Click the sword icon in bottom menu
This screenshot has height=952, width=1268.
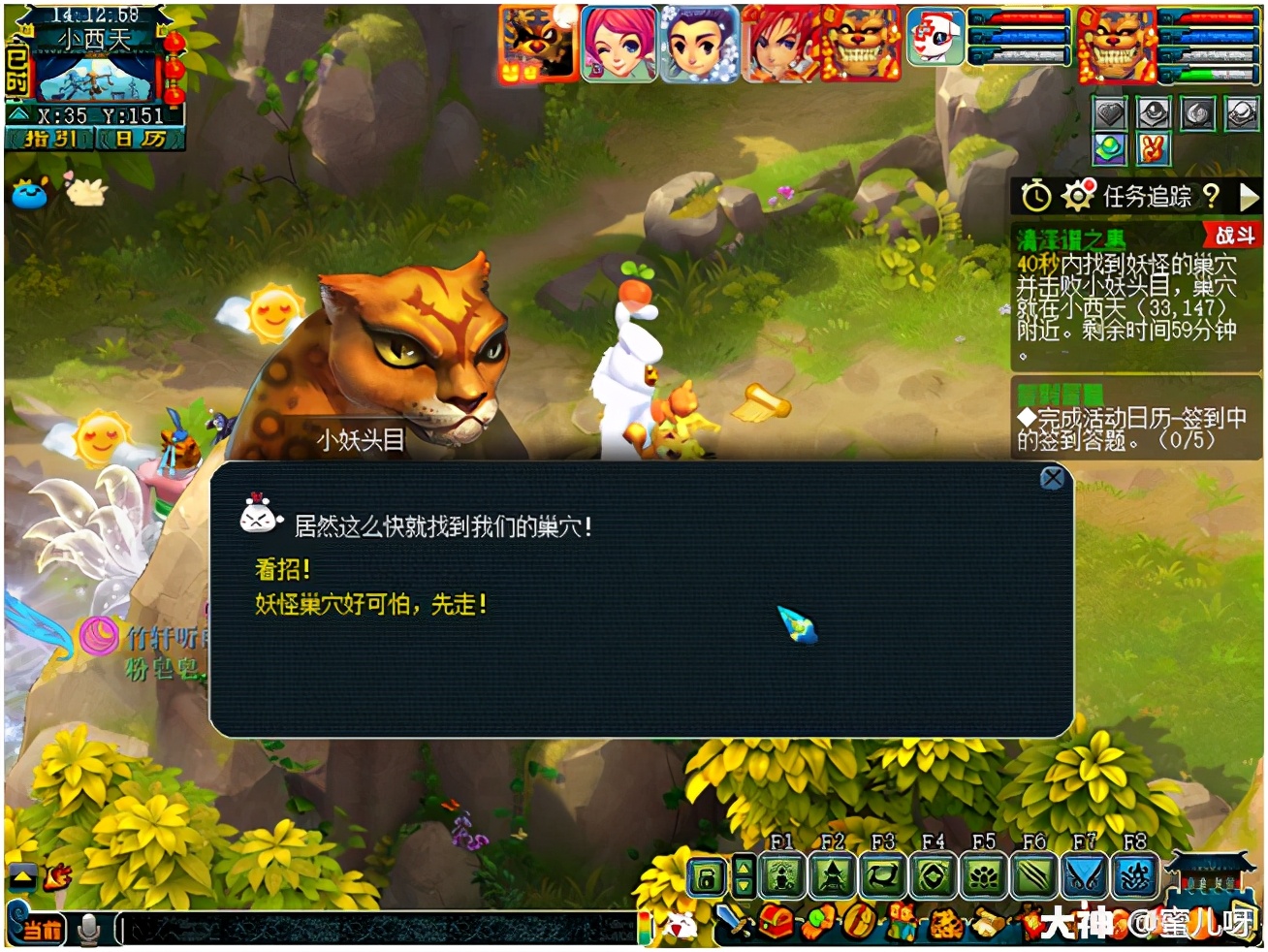pos(734,921)
